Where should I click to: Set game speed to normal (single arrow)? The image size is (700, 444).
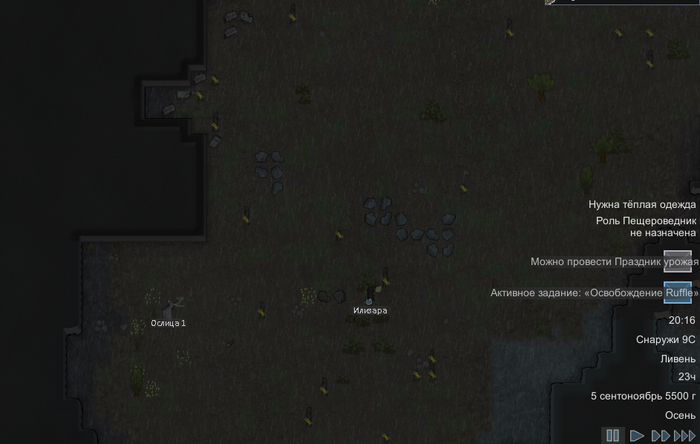(x=637, y=436)
